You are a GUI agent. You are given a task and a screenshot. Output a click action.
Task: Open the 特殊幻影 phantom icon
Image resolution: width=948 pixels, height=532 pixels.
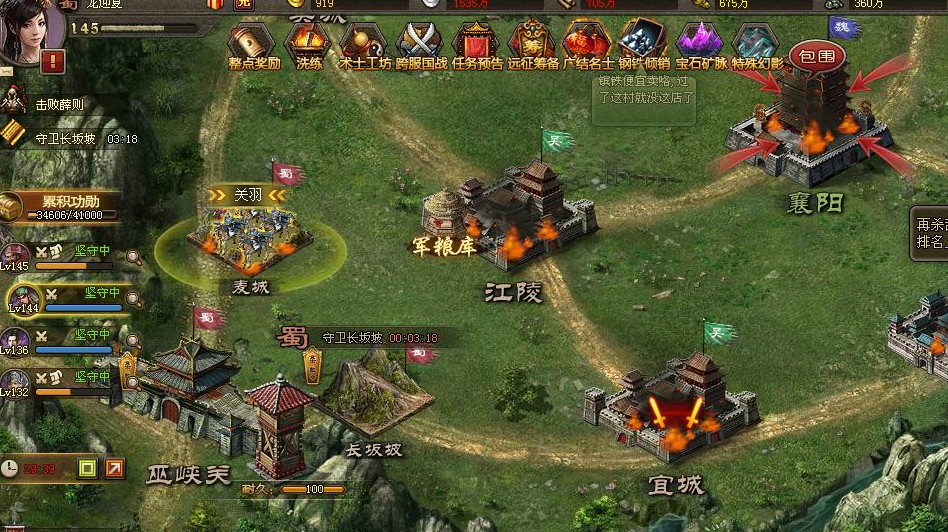click(x=756, y=43)
